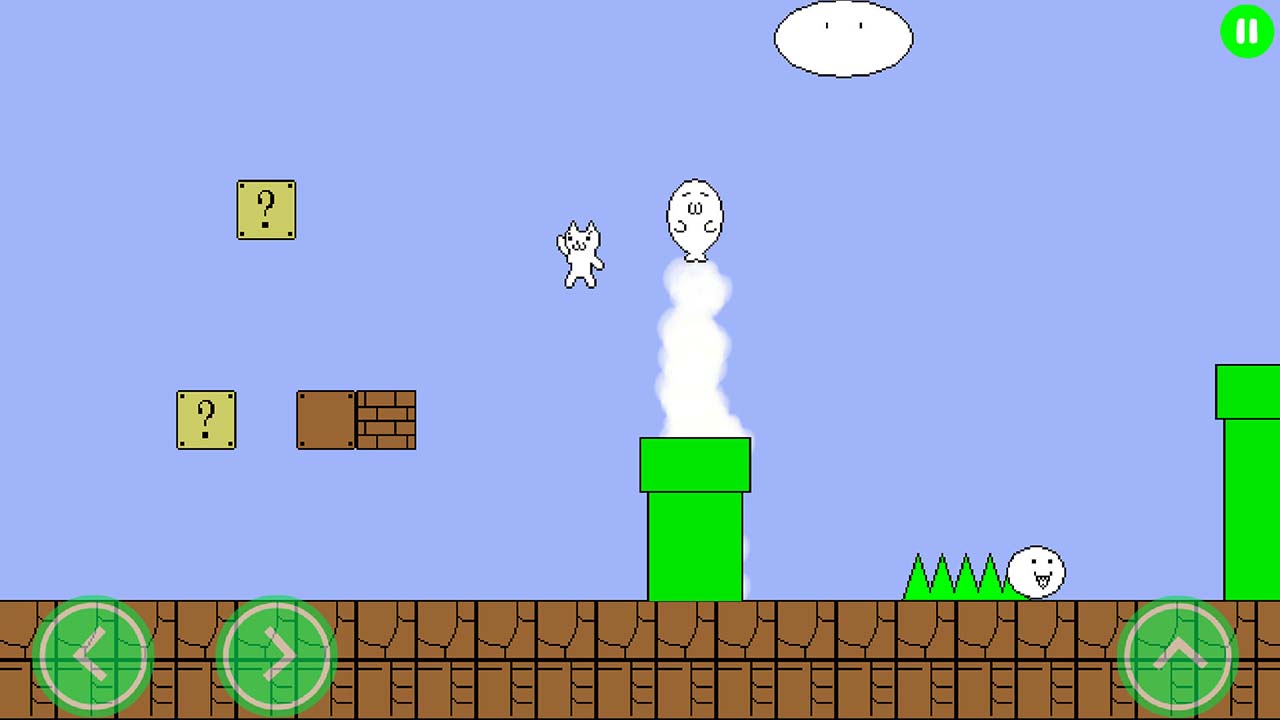The height and width of the screenshot is (720, 1280).
Task: Pause the game with the pause button
Action: click(1245, 31)
